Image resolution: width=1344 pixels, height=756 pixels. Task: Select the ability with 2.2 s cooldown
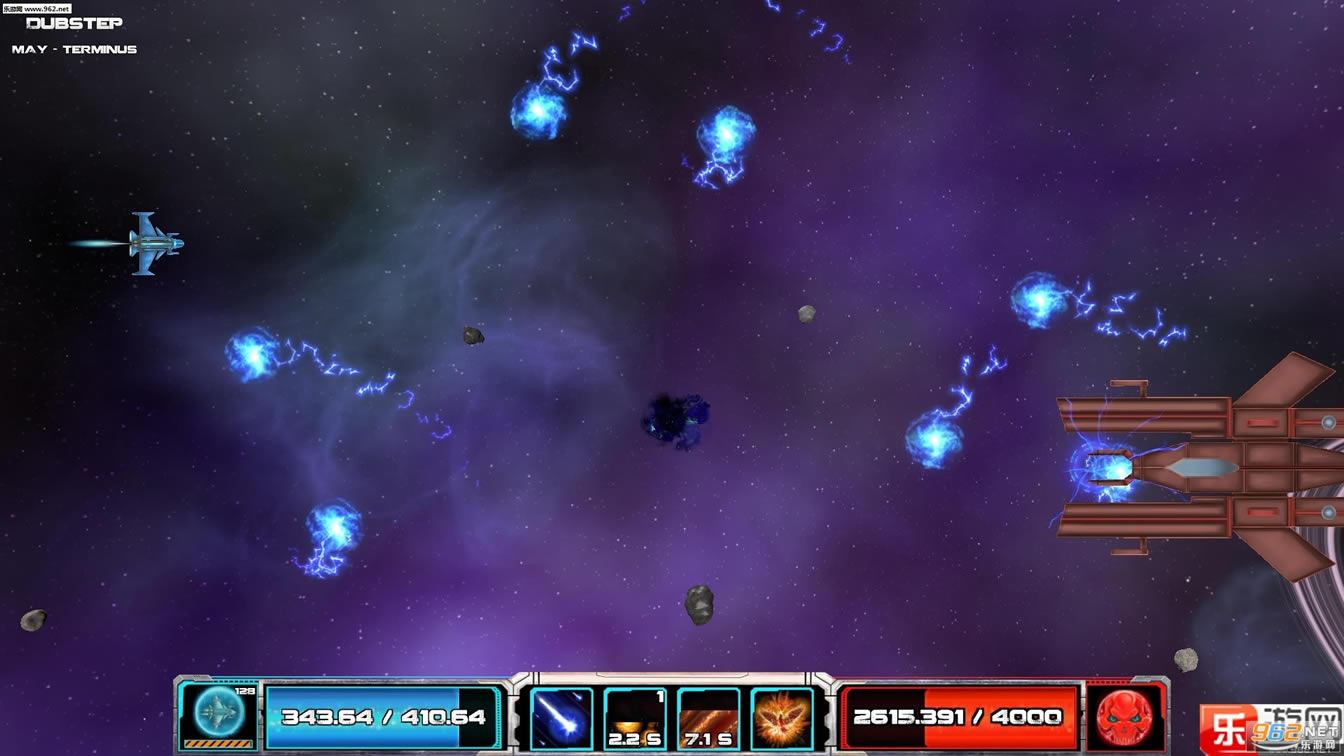coord(635,718)
